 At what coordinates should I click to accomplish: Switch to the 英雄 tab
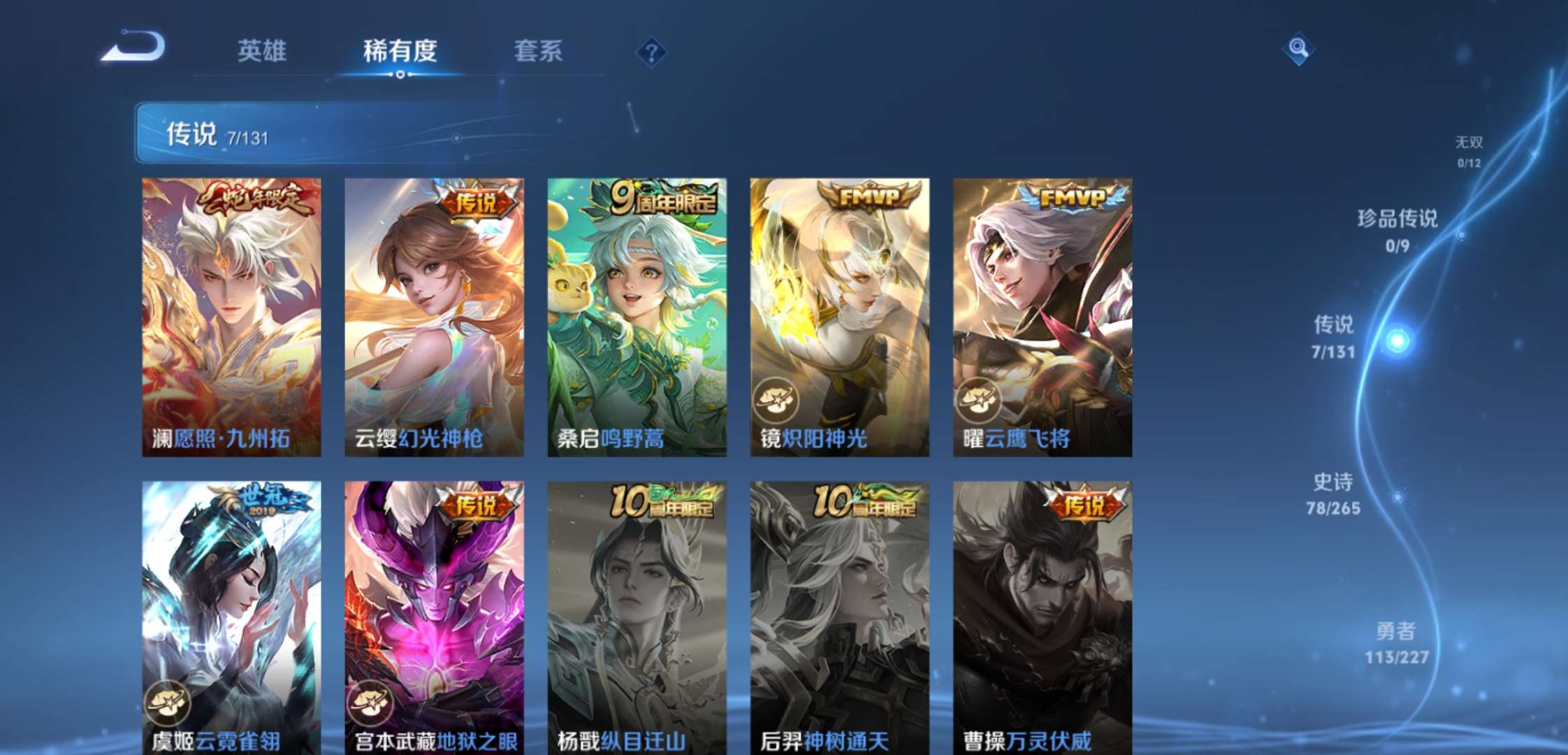pos(263,51)
